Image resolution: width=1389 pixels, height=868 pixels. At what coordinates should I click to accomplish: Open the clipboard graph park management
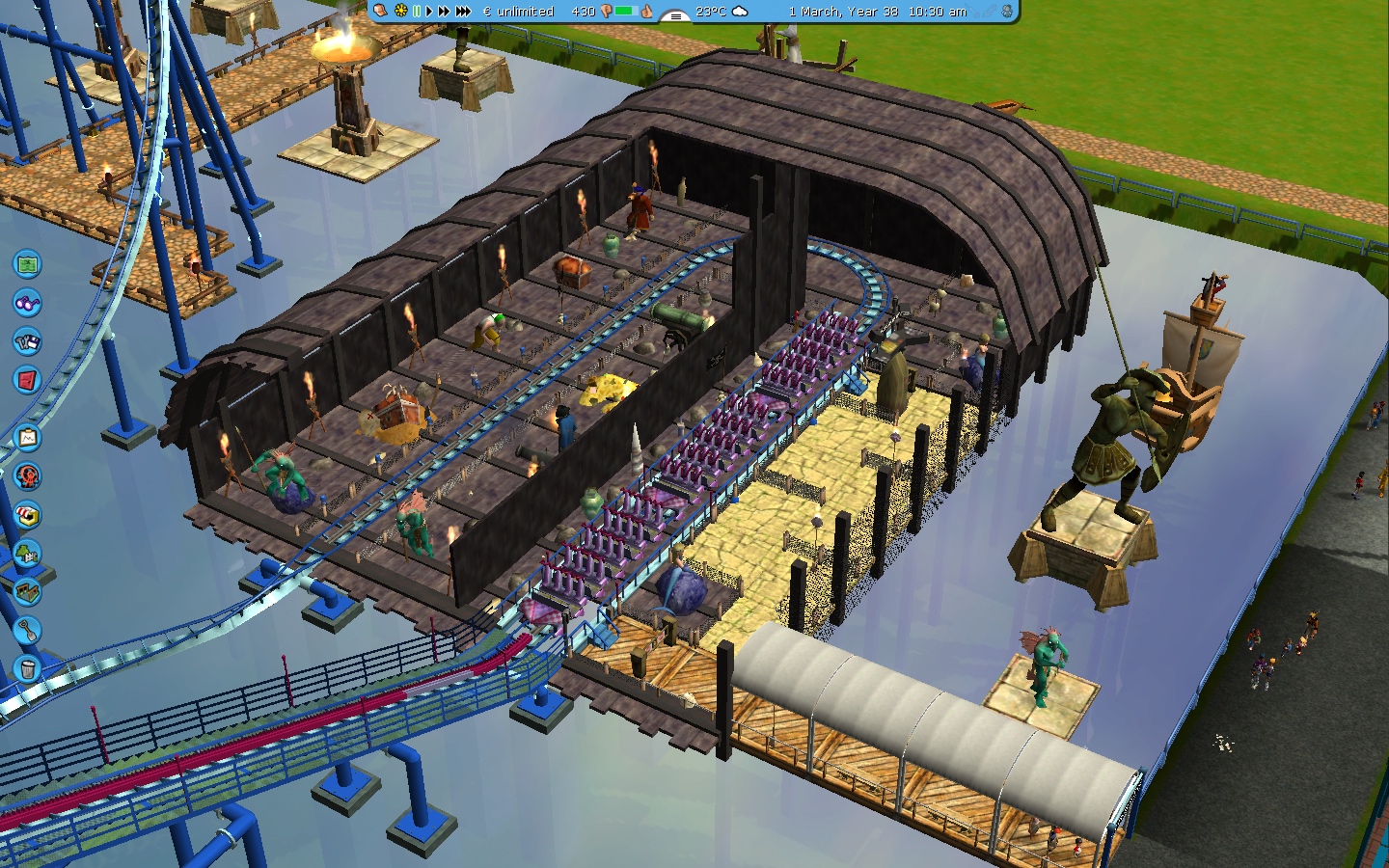27,438
